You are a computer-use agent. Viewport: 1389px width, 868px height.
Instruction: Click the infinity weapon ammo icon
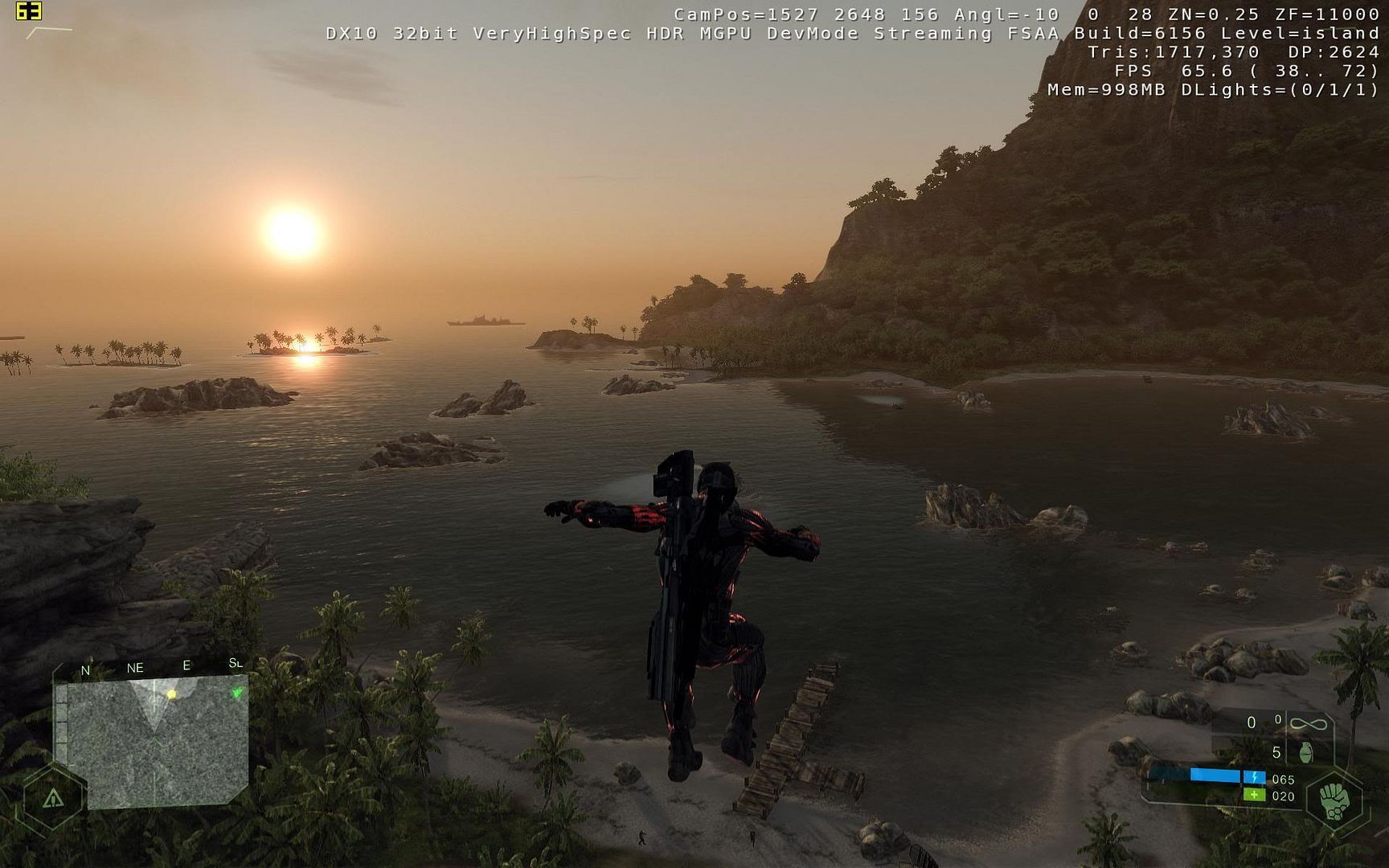pos(1308,724)
